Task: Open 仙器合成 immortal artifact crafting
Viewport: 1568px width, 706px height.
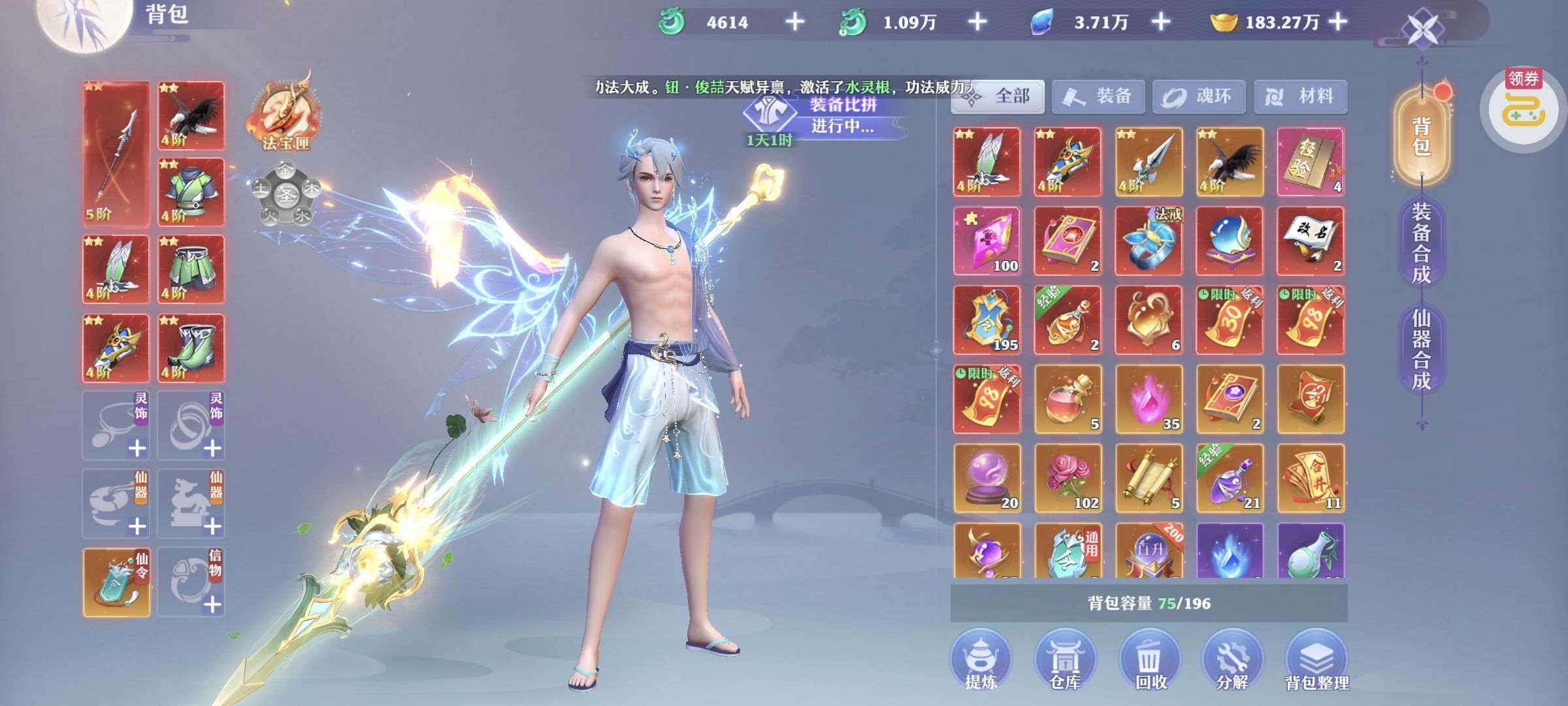Action: (1421, 350)
